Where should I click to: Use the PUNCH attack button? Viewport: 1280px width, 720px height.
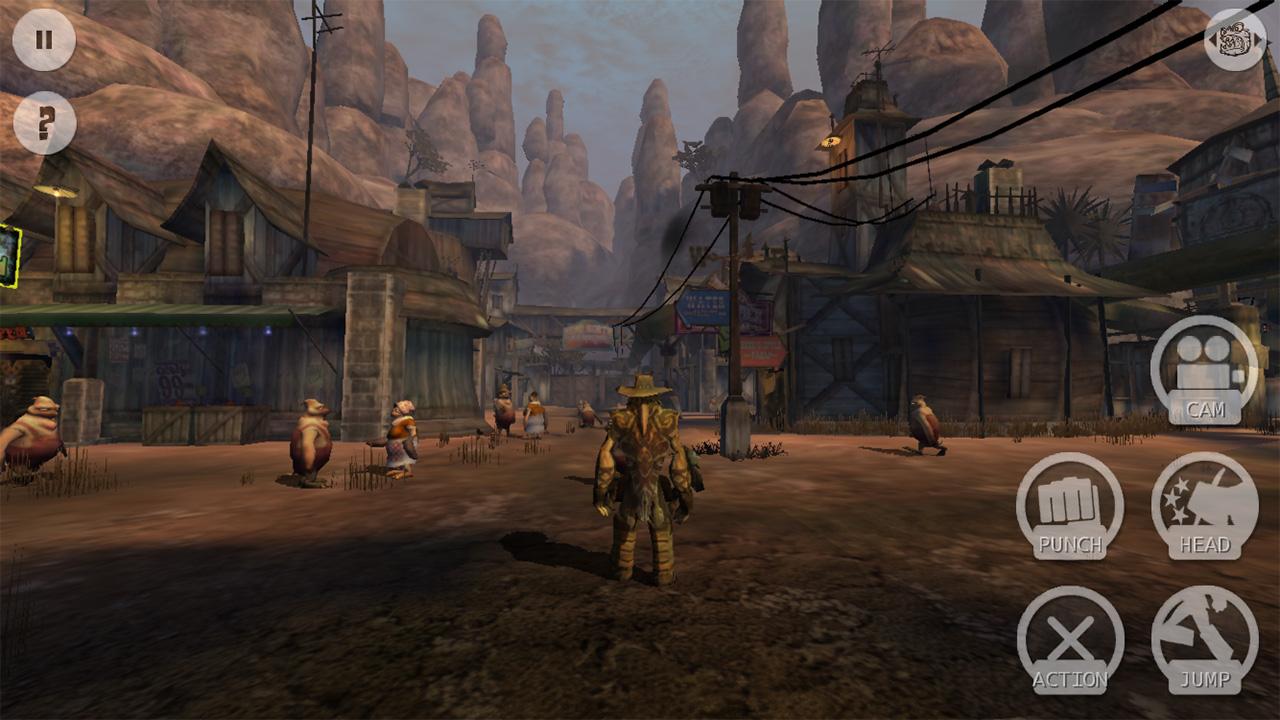tap(1070, 505)
